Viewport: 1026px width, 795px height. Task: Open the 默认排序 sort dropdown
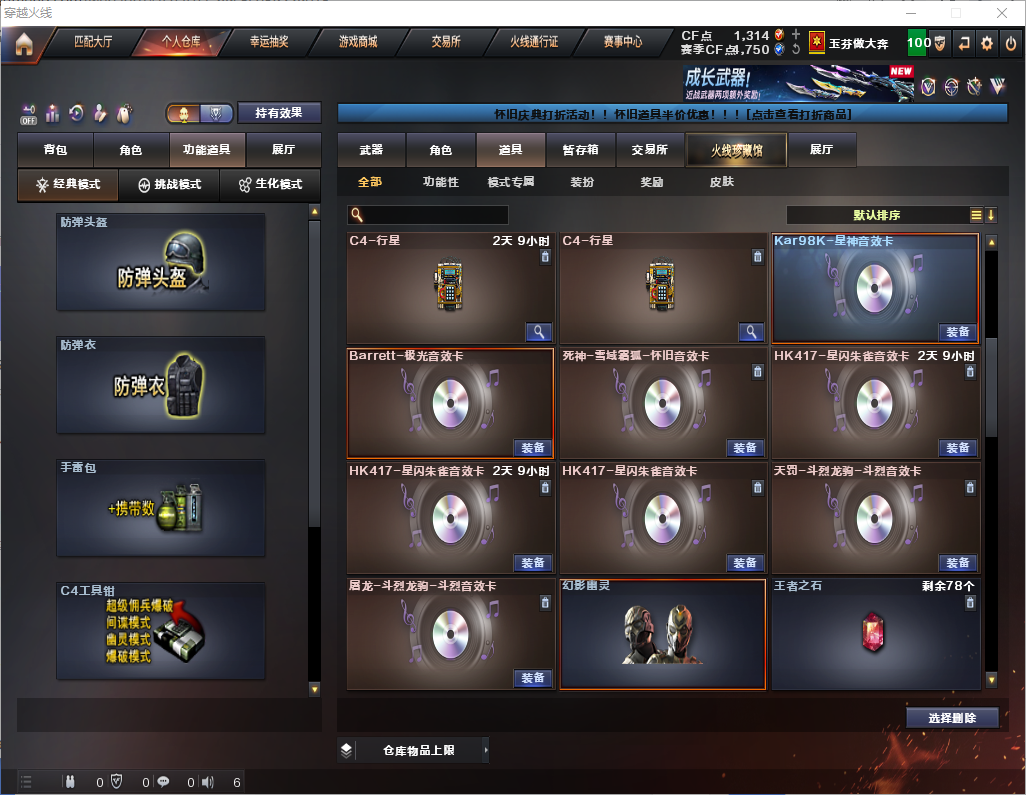pos(876,215)
